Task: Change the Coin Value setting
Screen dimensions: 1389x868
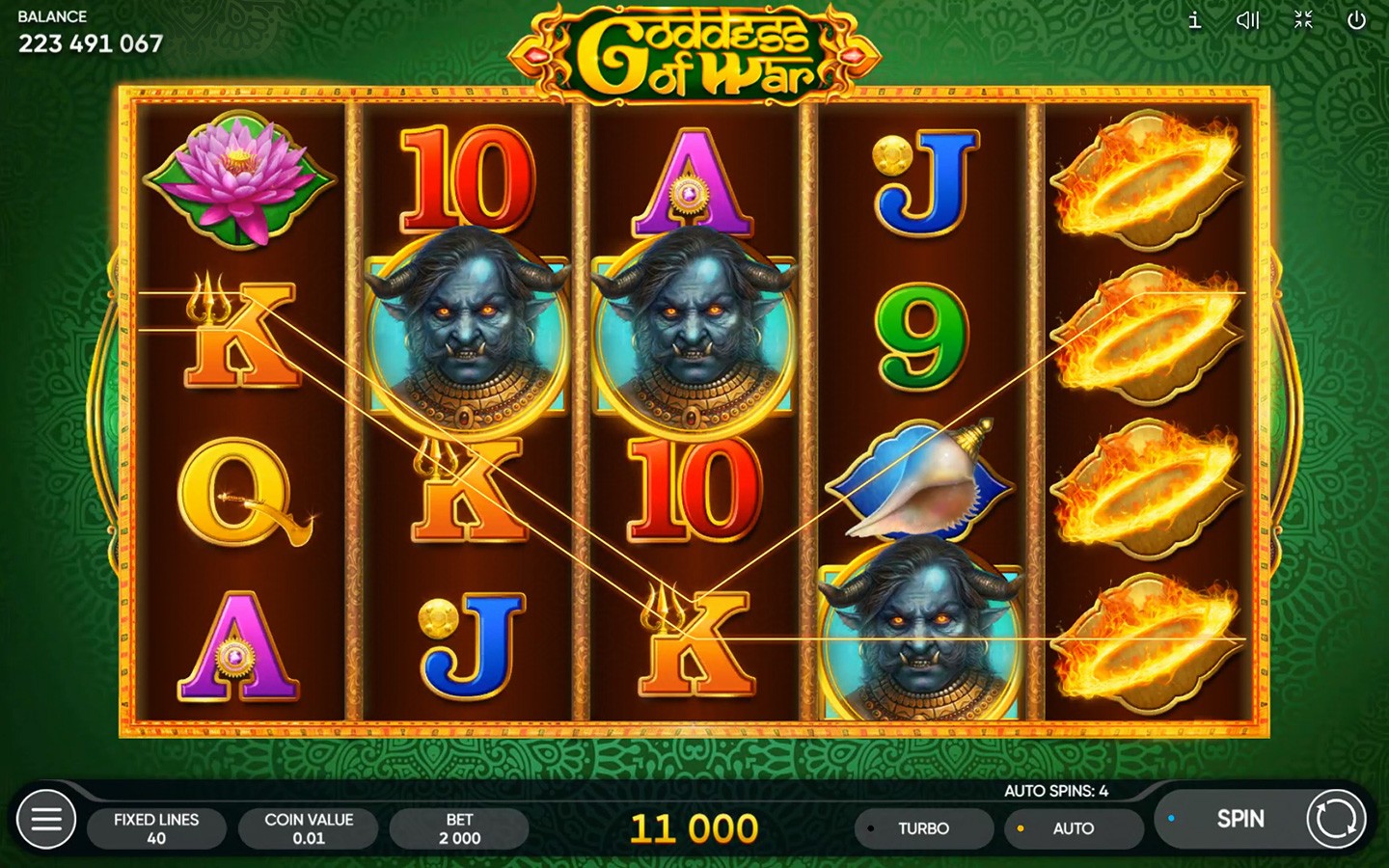Action: click(309, 828)
